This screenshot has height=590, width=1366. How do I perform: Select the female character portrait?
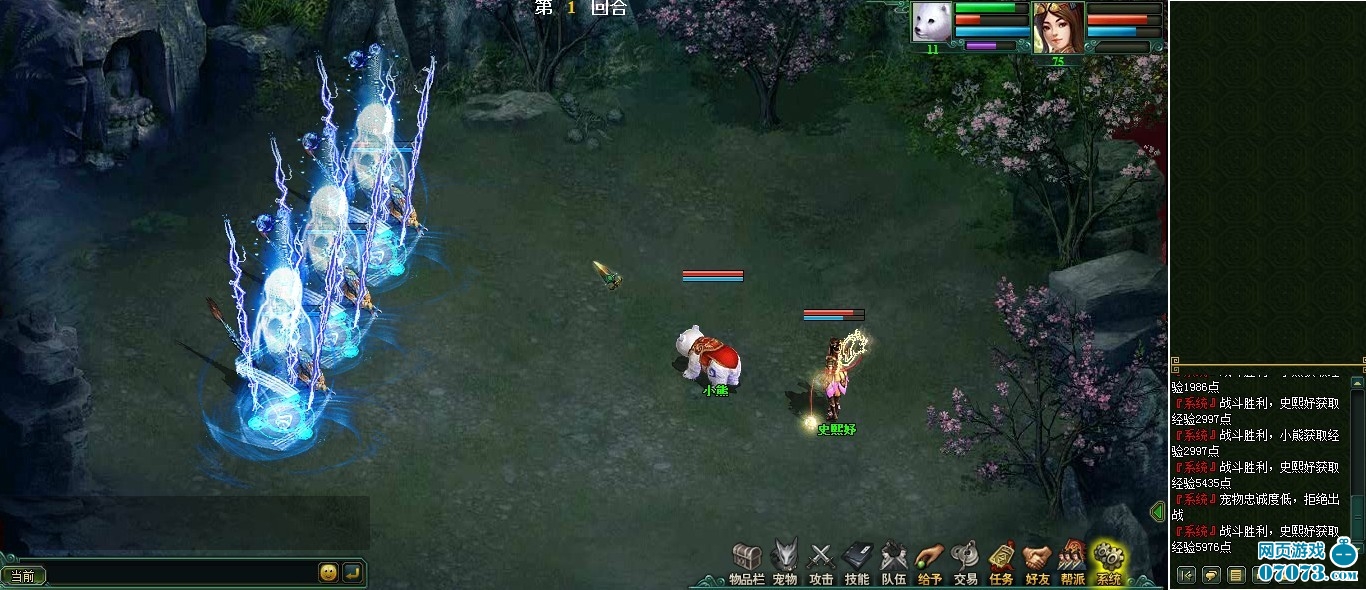tap(1058, 26)
